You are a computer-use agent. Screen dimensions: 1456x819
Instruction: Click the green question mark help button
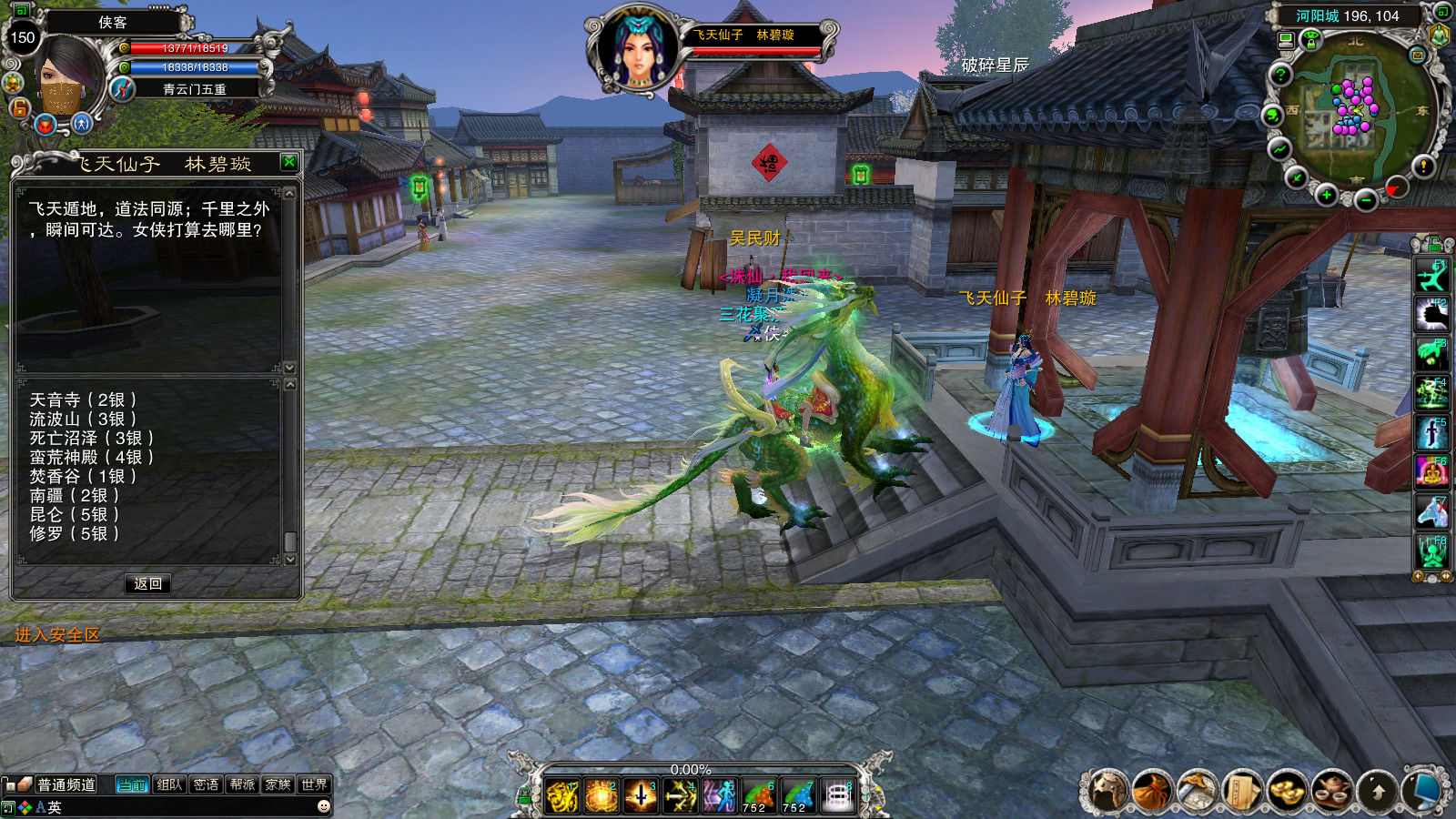pos(1280,76)
